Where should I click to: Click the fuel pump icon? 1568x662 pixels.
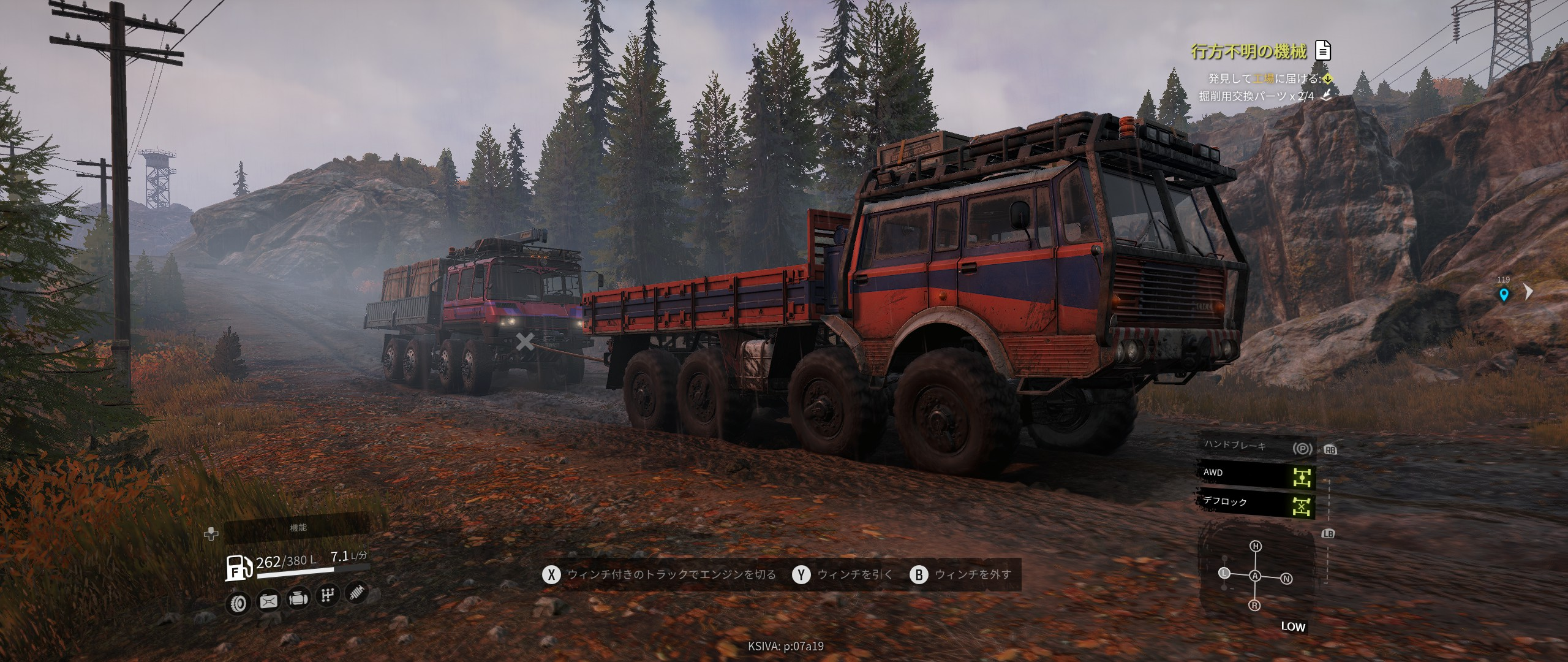pyautogui.click(x=238, y=567)
